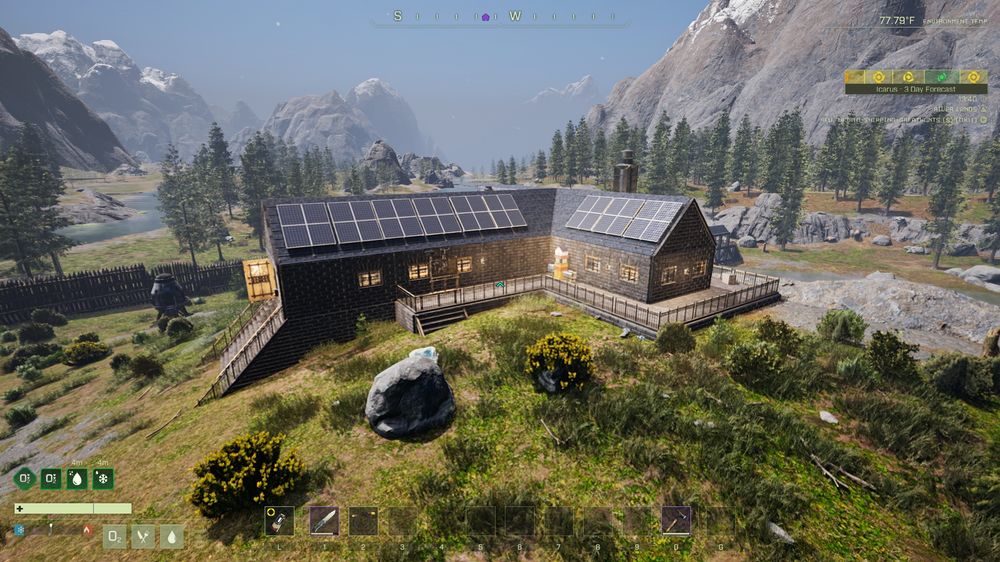Click the compass bar at top
1000x562 pixels.
coord(500,17)
